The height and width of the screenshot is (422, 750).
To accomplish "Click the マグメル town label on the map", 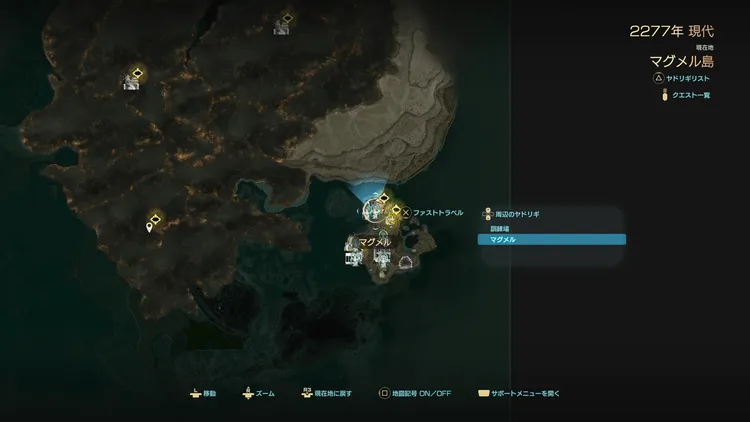I will pos(374,242).
